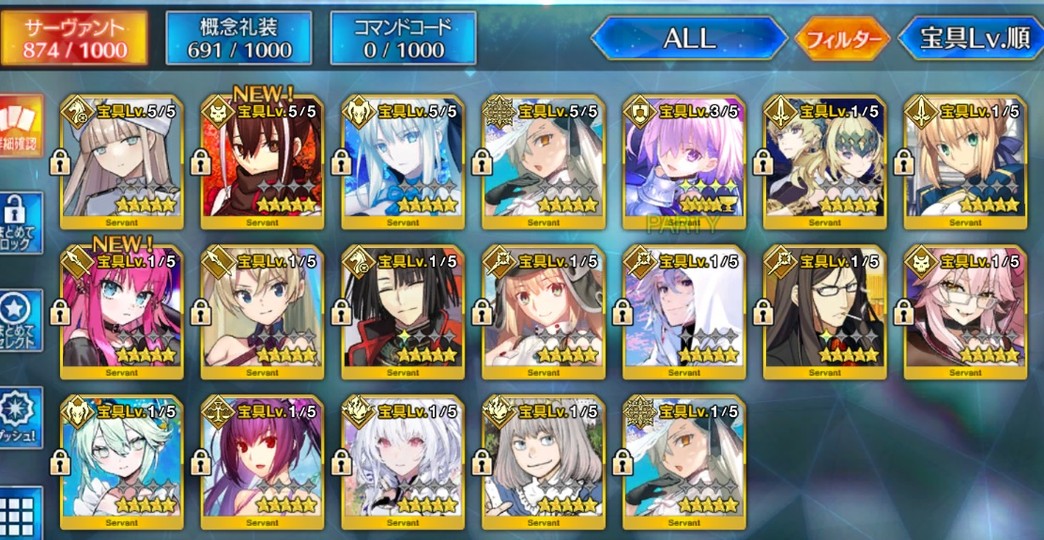Open the 詳細確認 detail check button
This screenshot has height=540, width=1044.
[20, 126]
